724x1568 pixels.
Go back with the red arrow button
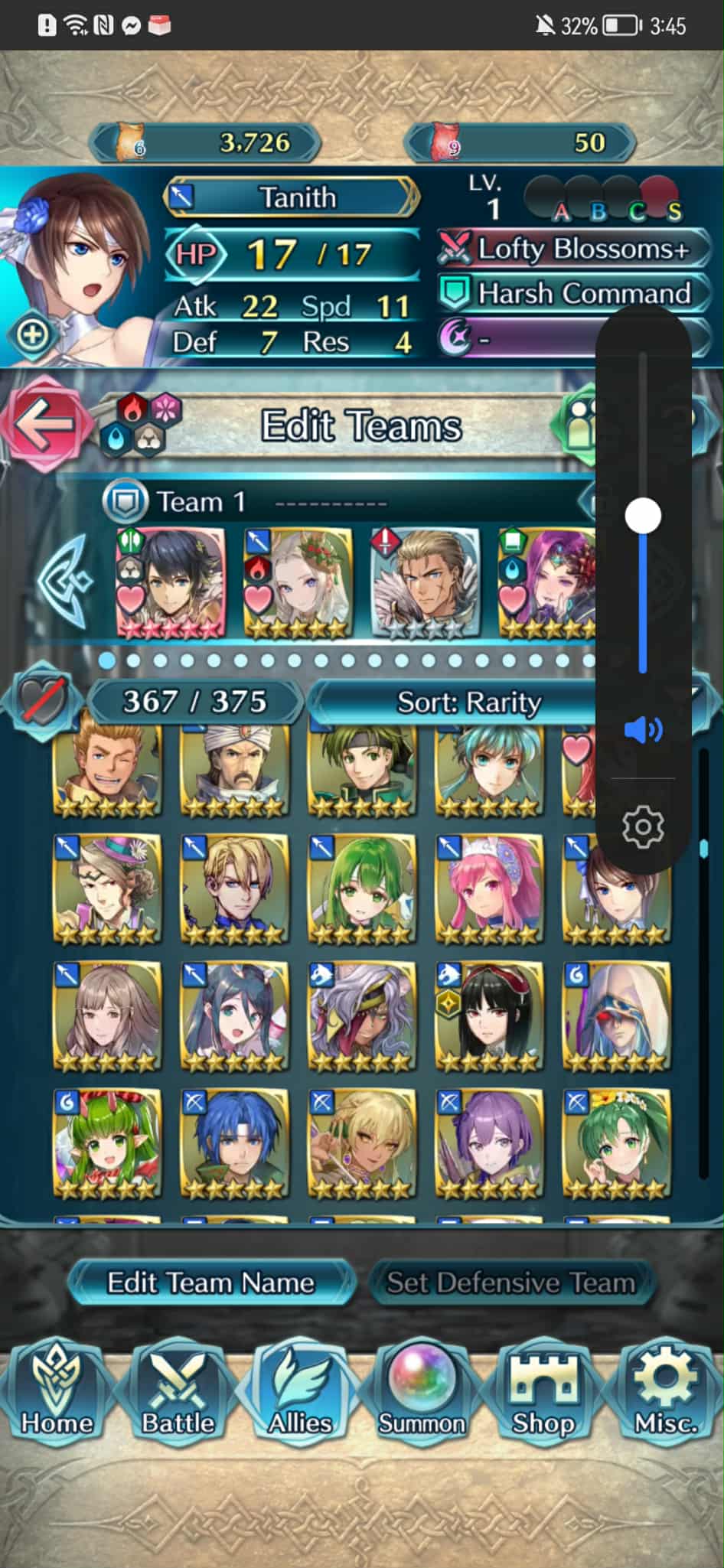(x=43, y=424)
